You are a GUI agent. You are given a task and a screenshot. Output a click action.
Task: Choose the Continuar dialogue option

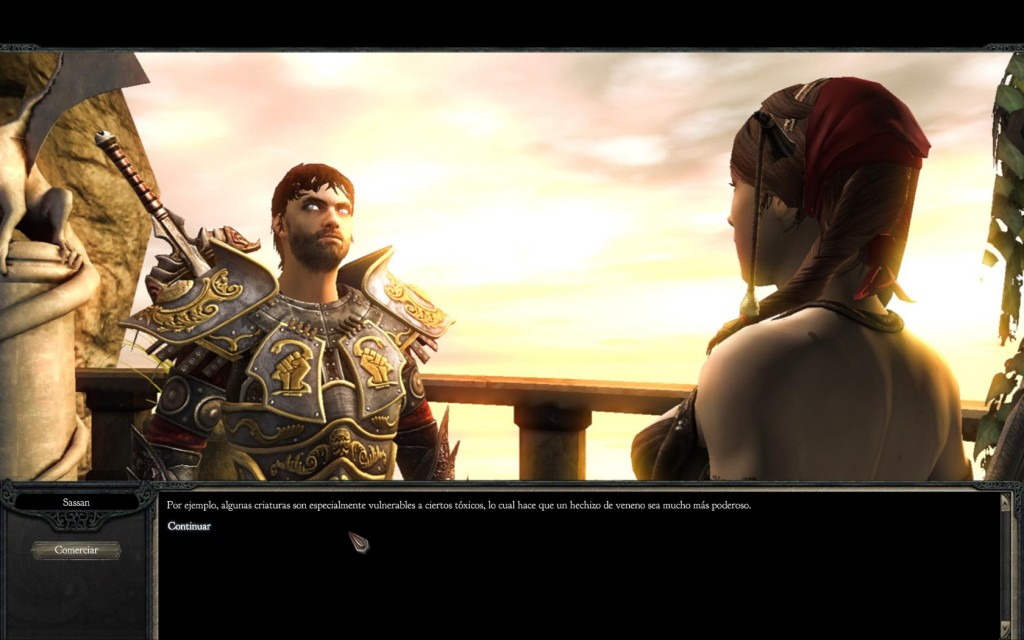coord(189,526)
